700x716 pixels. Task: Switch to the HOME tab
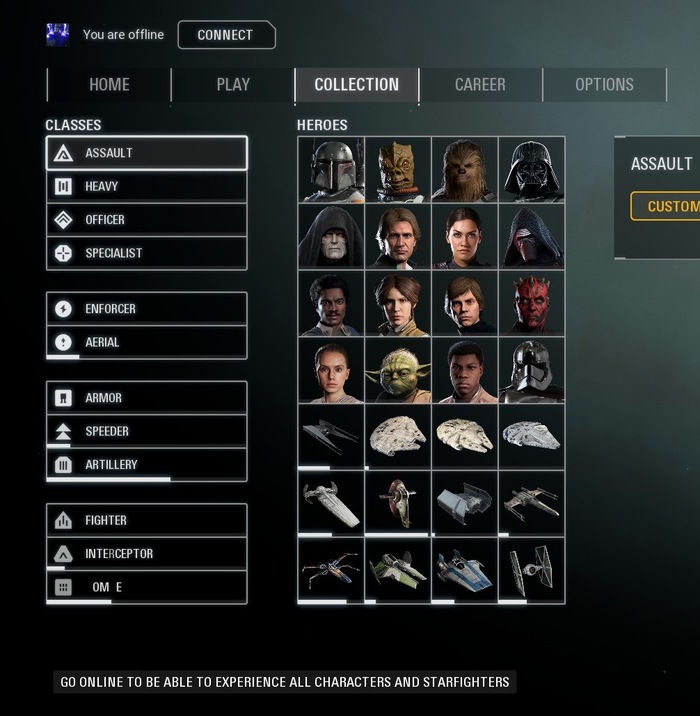(109, 85)
